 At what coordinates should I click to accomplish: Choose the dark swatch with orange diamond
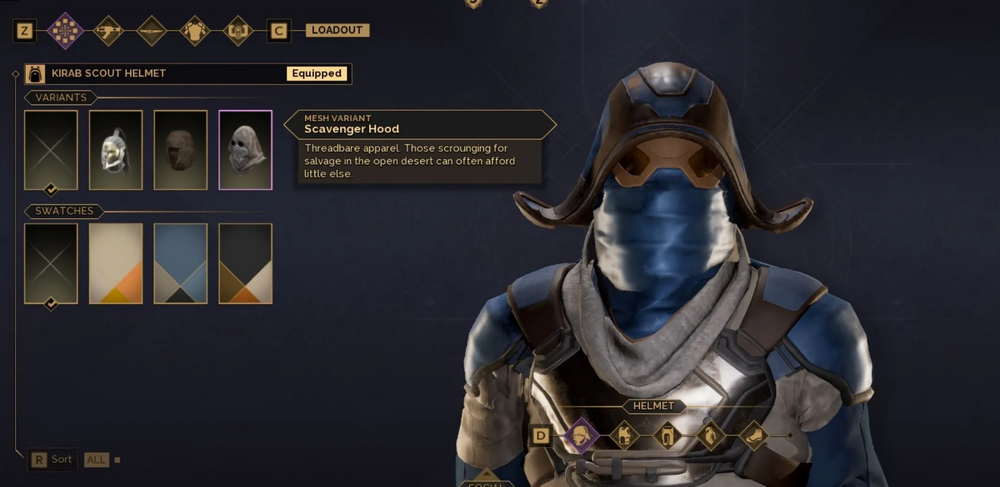tap(245, 263)
